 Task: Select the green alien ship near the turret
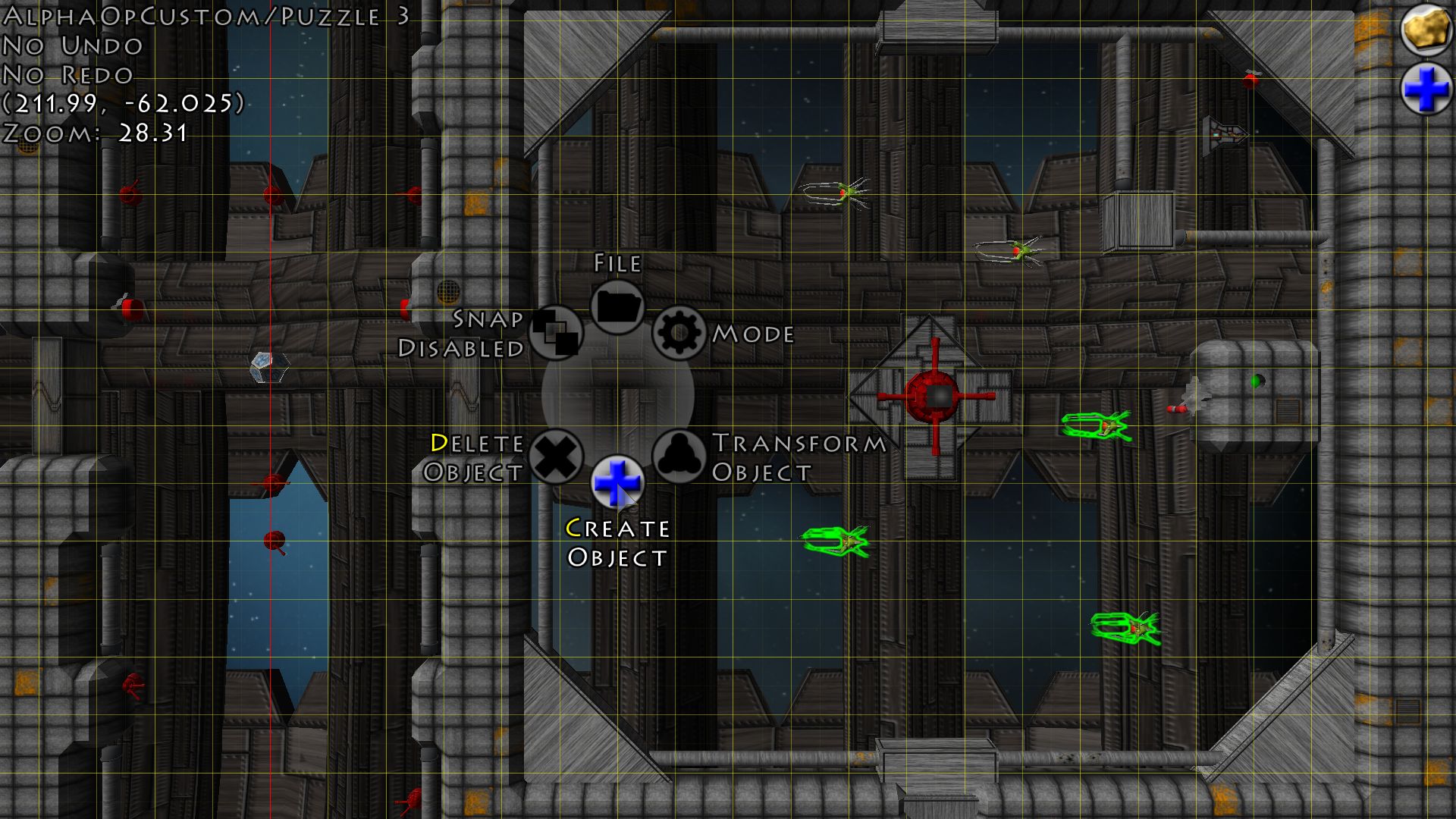pos(1096,426)
